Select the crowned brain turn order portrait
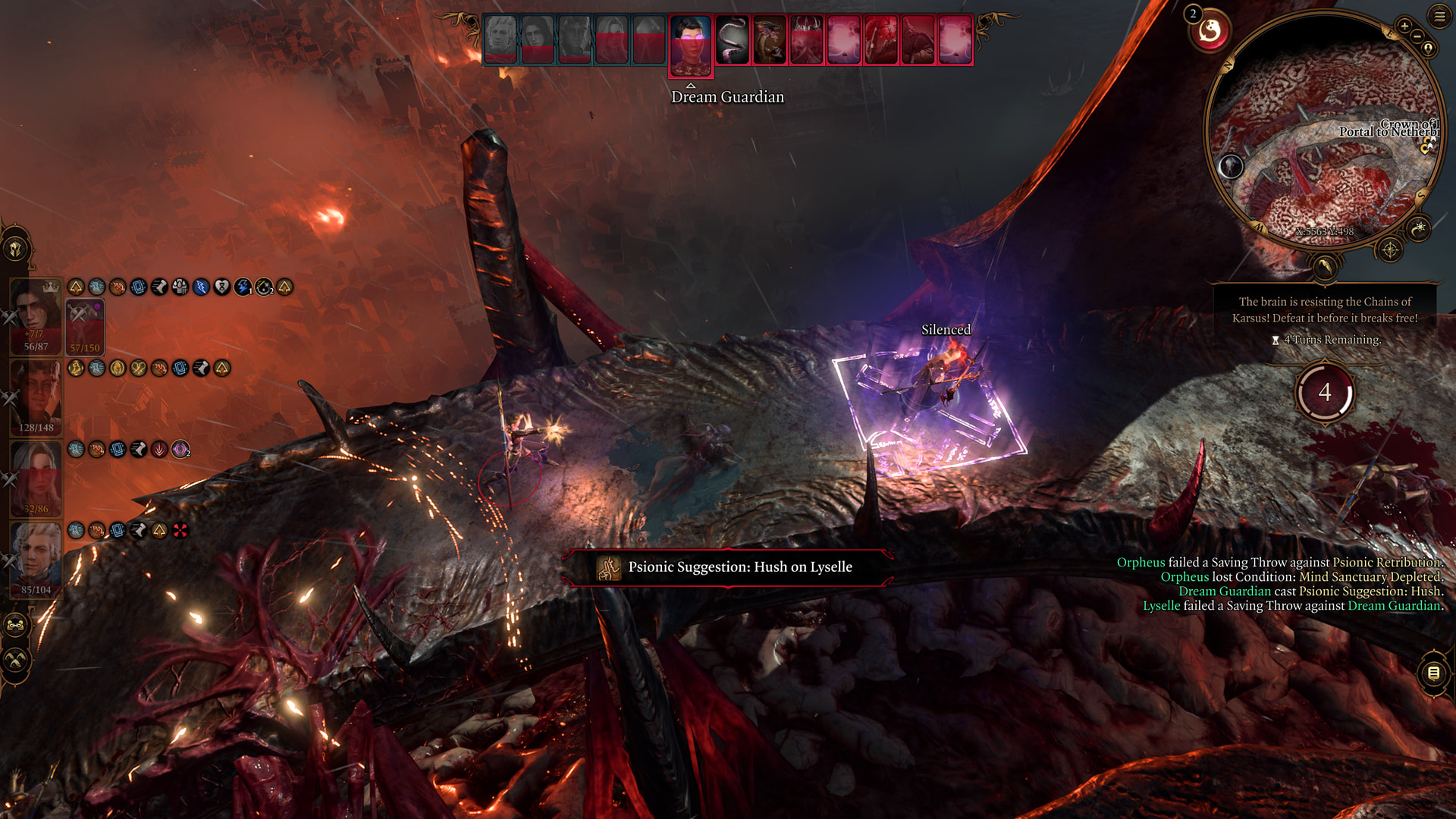 806,39
